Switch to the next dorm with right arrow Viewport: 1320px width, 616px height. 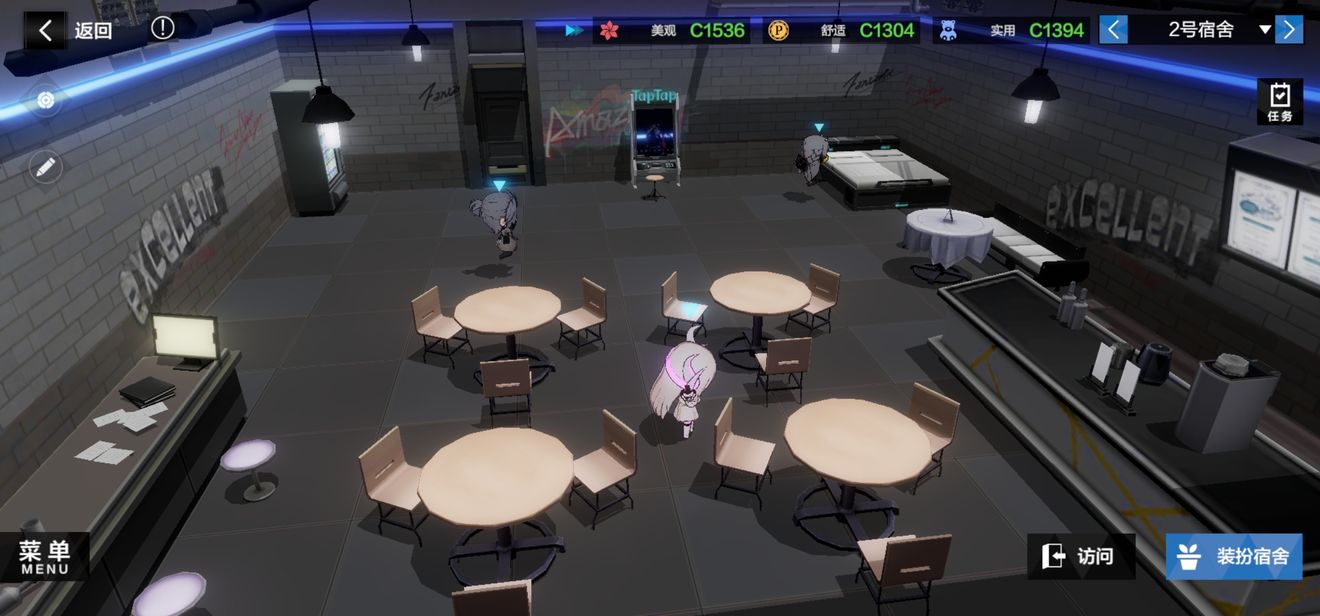pyautogui.click(x=1289, y=30)
